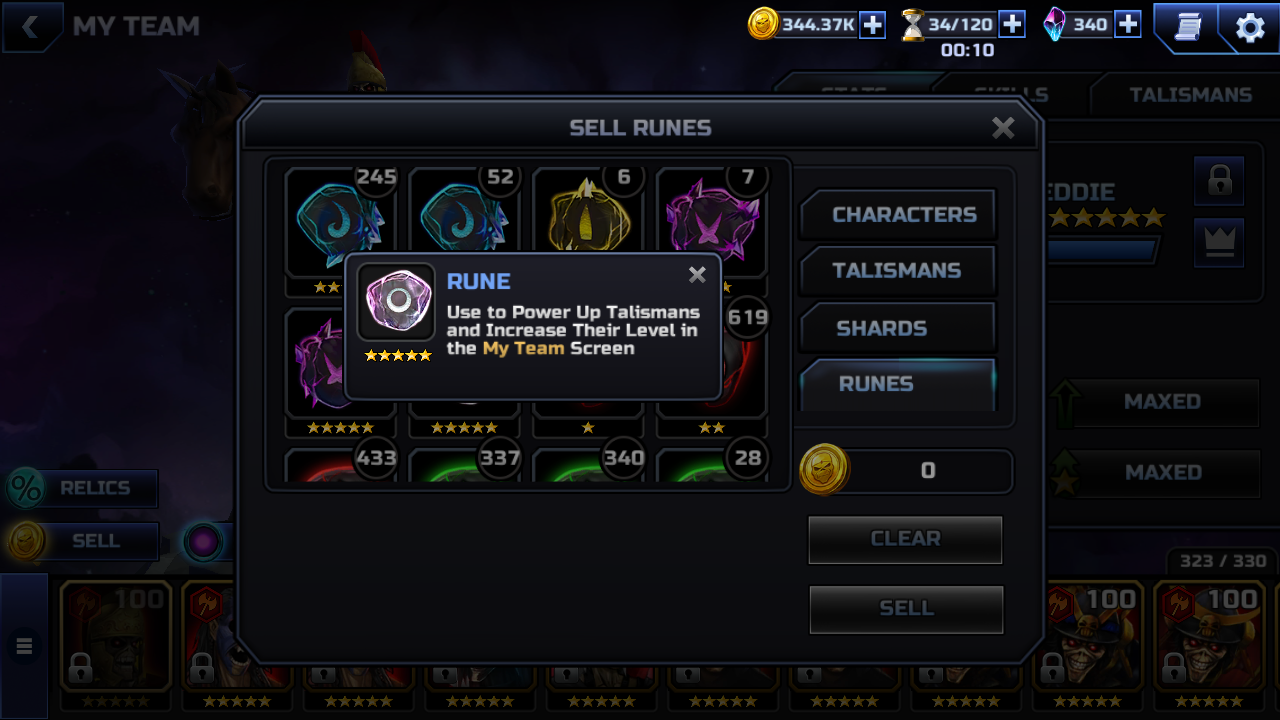The image size is (1280, 720).
Task: Filter sellable items by SHARDS
Action: [896, 328]
